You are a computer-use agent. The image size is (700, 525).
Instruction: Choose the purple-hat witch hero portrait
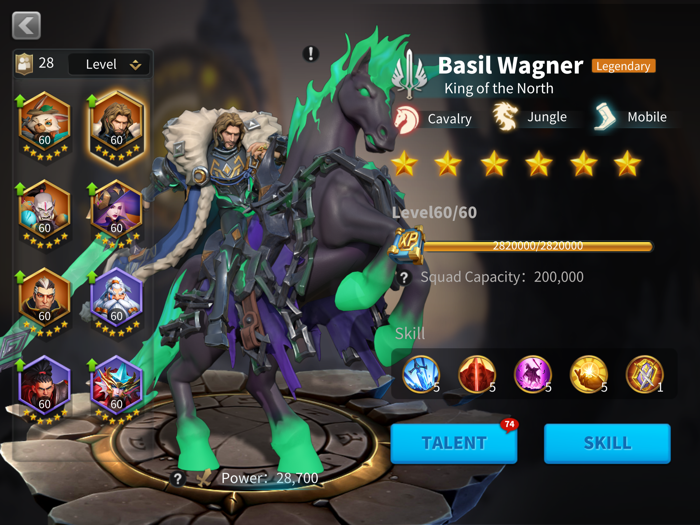point(117,211)
